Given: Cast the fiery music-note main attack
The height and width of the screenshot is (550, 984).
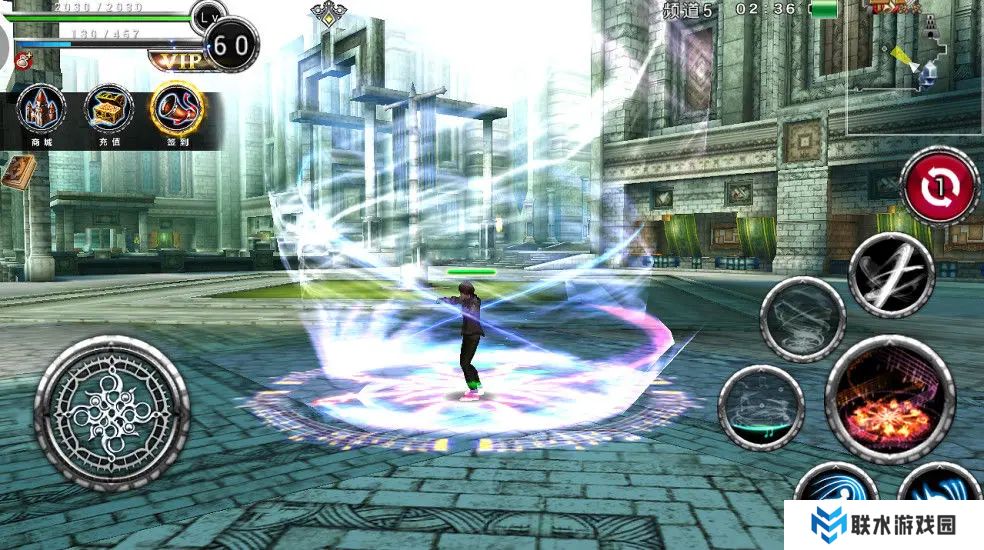Looking at the screenshot, I should pos(889,399).
